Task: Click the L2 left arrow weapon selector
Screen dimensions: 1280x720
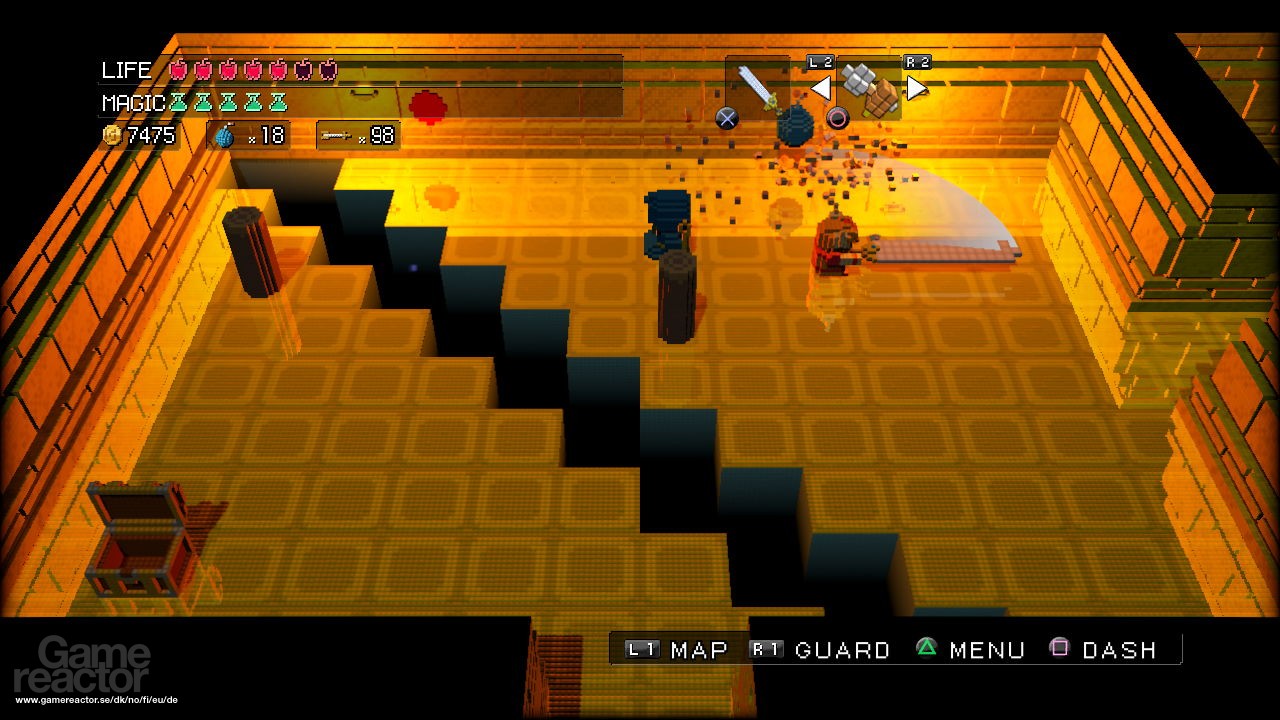Action: 820,87
